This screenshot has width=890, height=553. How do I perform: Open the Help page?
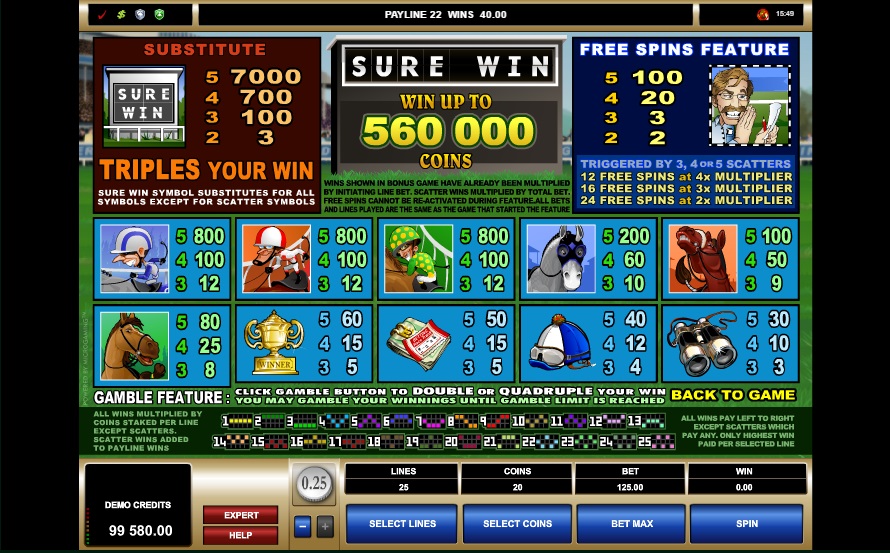tap(241, 535)
